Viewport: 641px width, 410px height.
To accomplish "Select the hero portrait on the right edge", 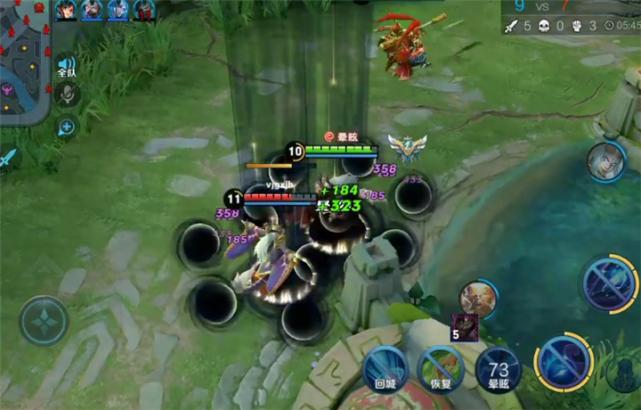I will click(606, 161).
